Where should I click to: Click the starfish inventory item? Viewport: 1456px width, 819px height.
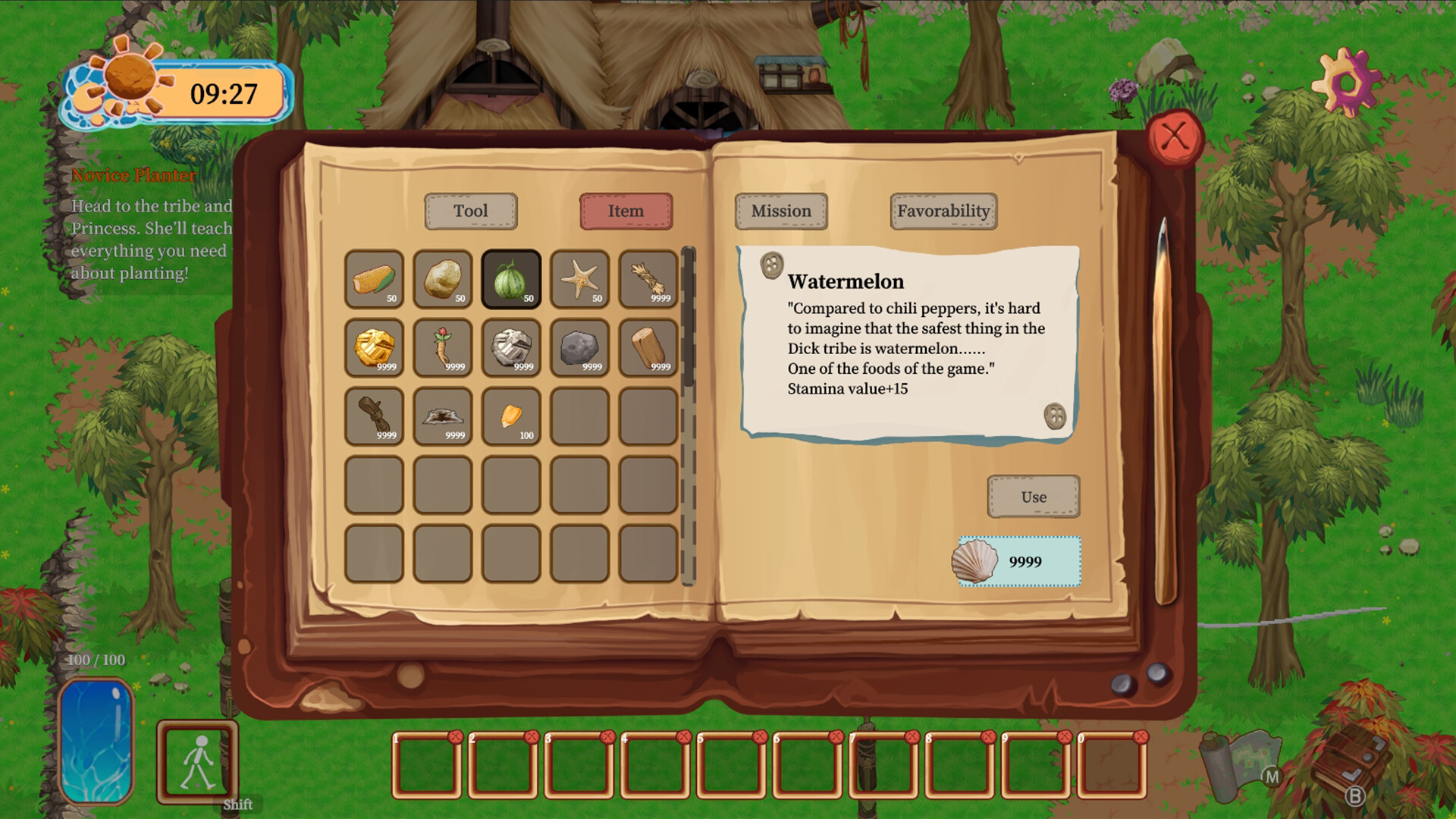point(579,278)
